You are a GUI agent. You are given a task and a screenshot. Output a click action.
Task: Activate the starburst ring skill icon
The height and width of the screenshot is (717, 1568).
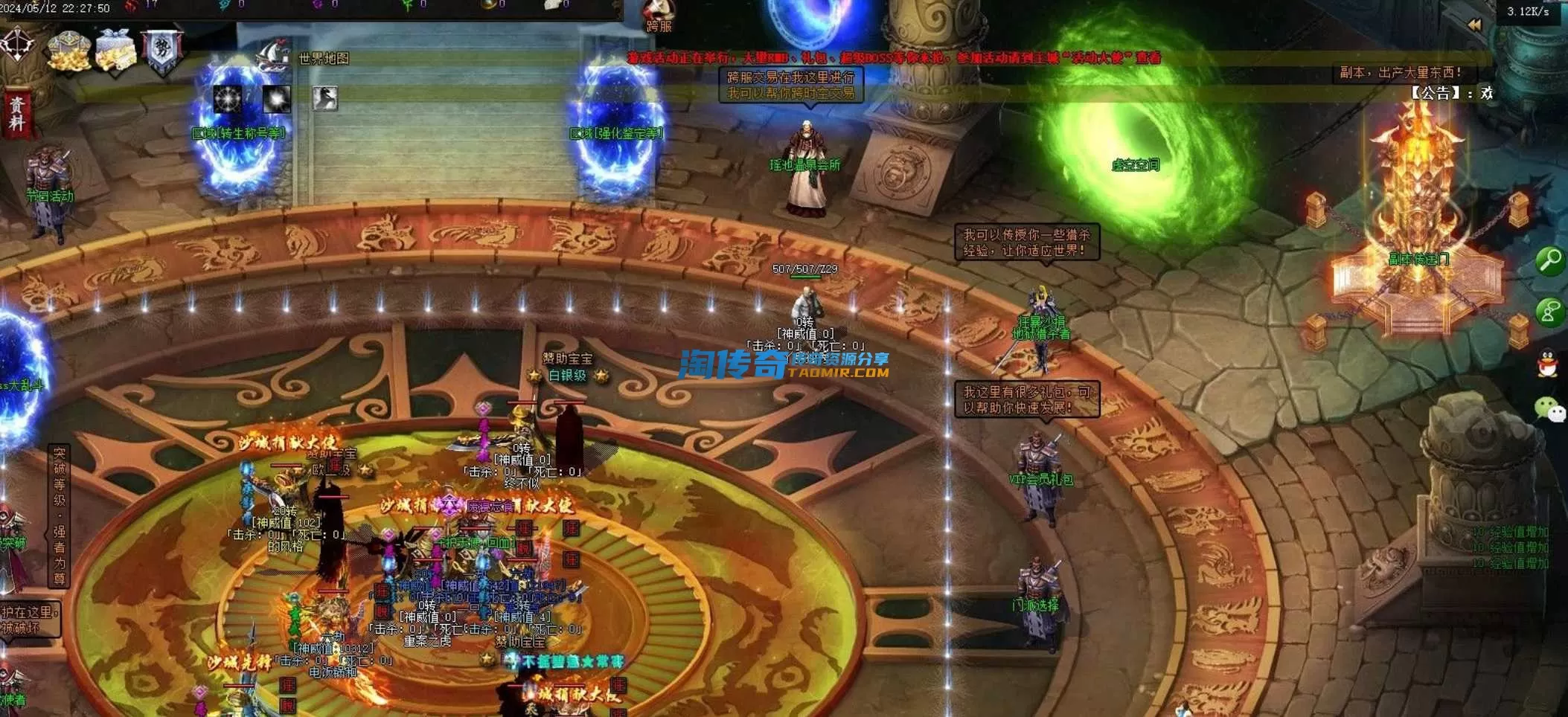228,99
